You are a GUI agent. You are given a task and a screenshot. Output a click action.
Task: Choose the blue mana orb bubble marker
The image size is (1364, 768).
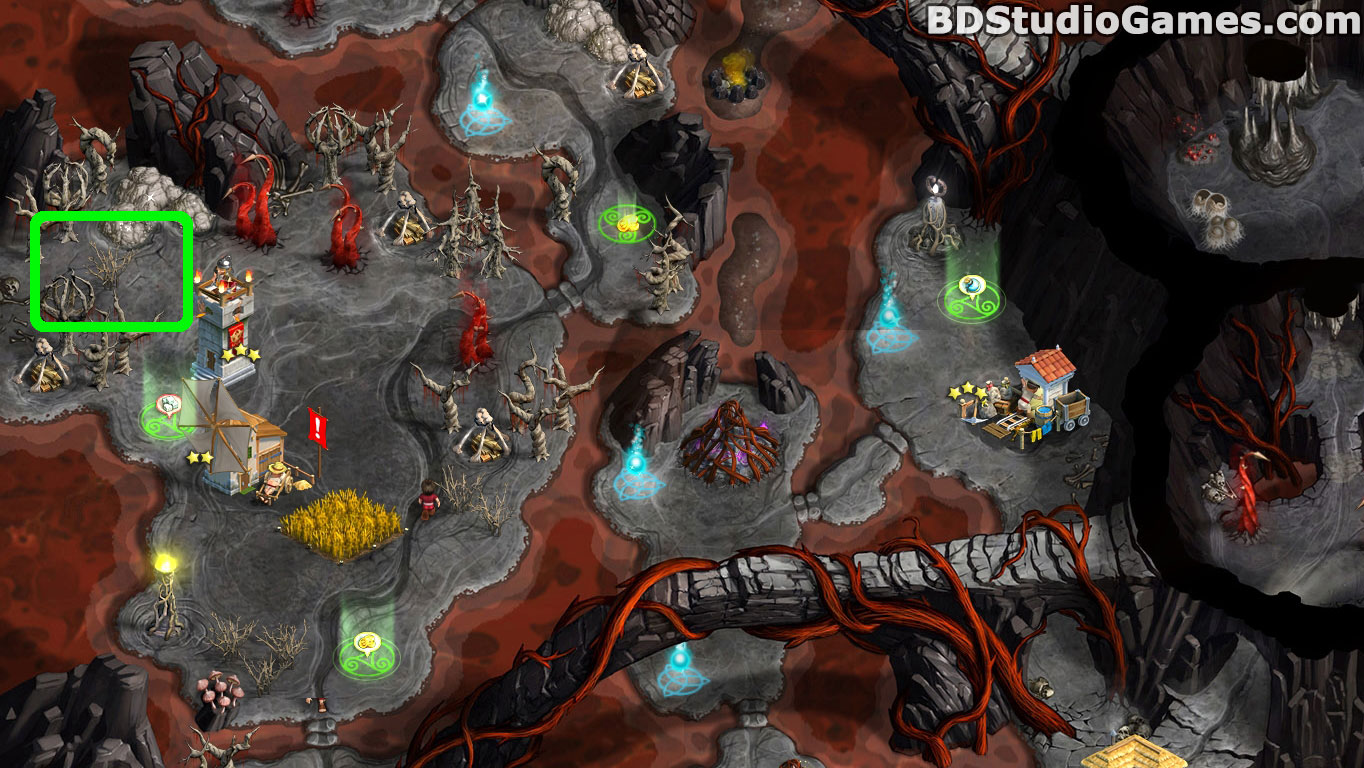pyautogui.click(x=970, y=286)
